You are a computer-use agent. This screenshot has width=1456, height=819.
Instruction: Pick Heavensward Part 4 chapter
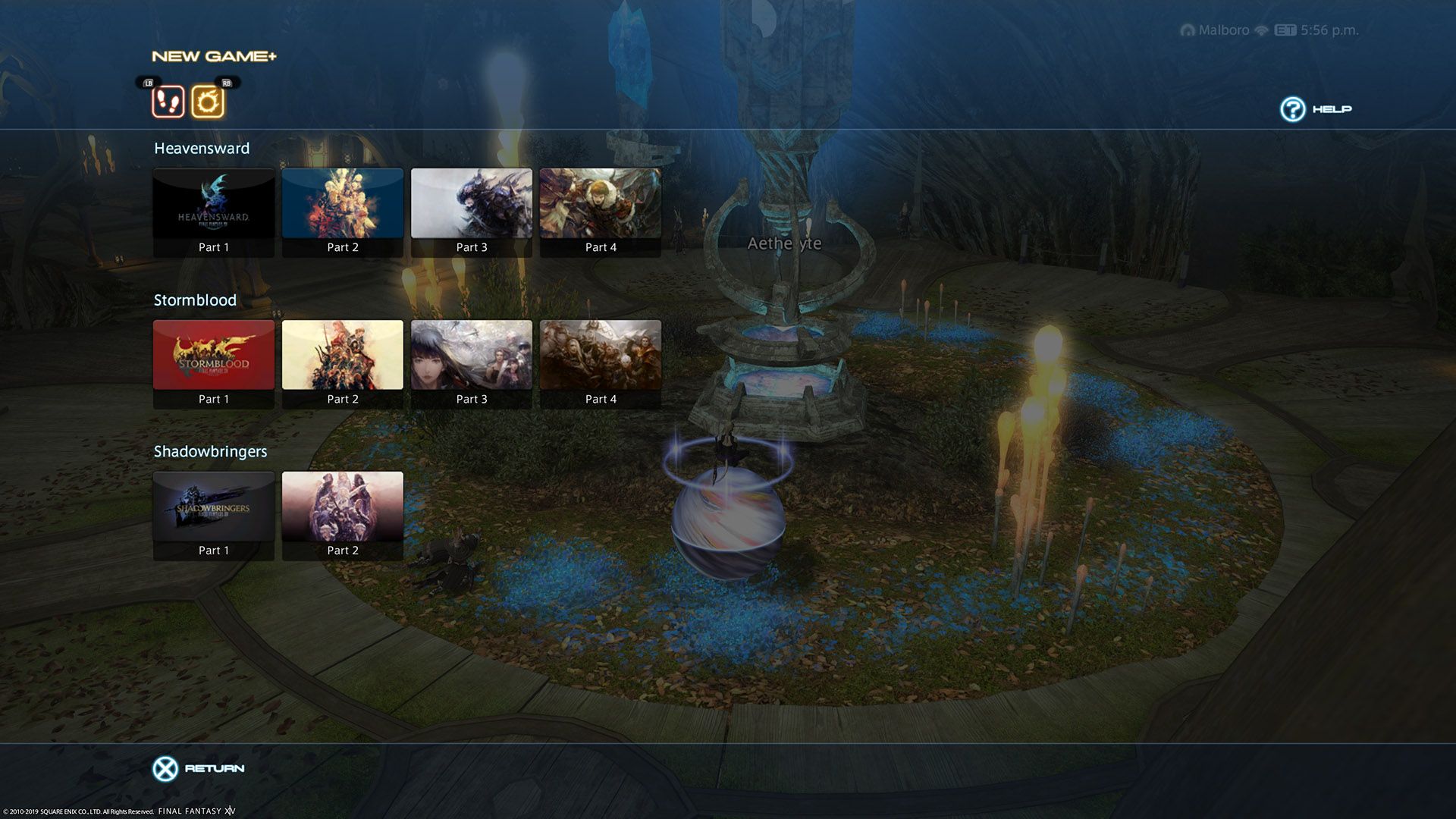tap(600, 212)
